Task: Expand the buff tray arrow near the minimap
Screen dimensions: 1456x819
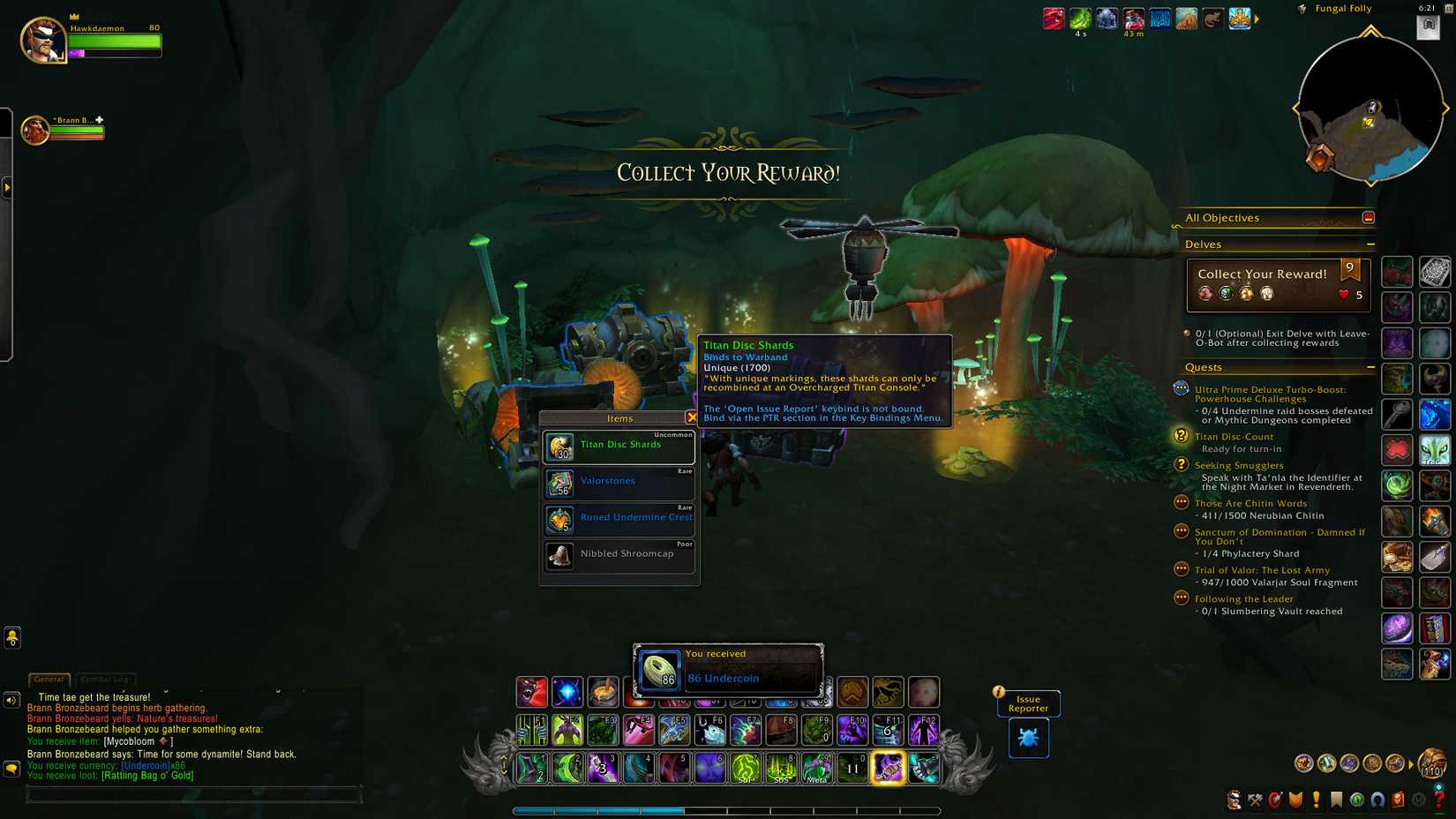Action: (x=1257, y=17)
